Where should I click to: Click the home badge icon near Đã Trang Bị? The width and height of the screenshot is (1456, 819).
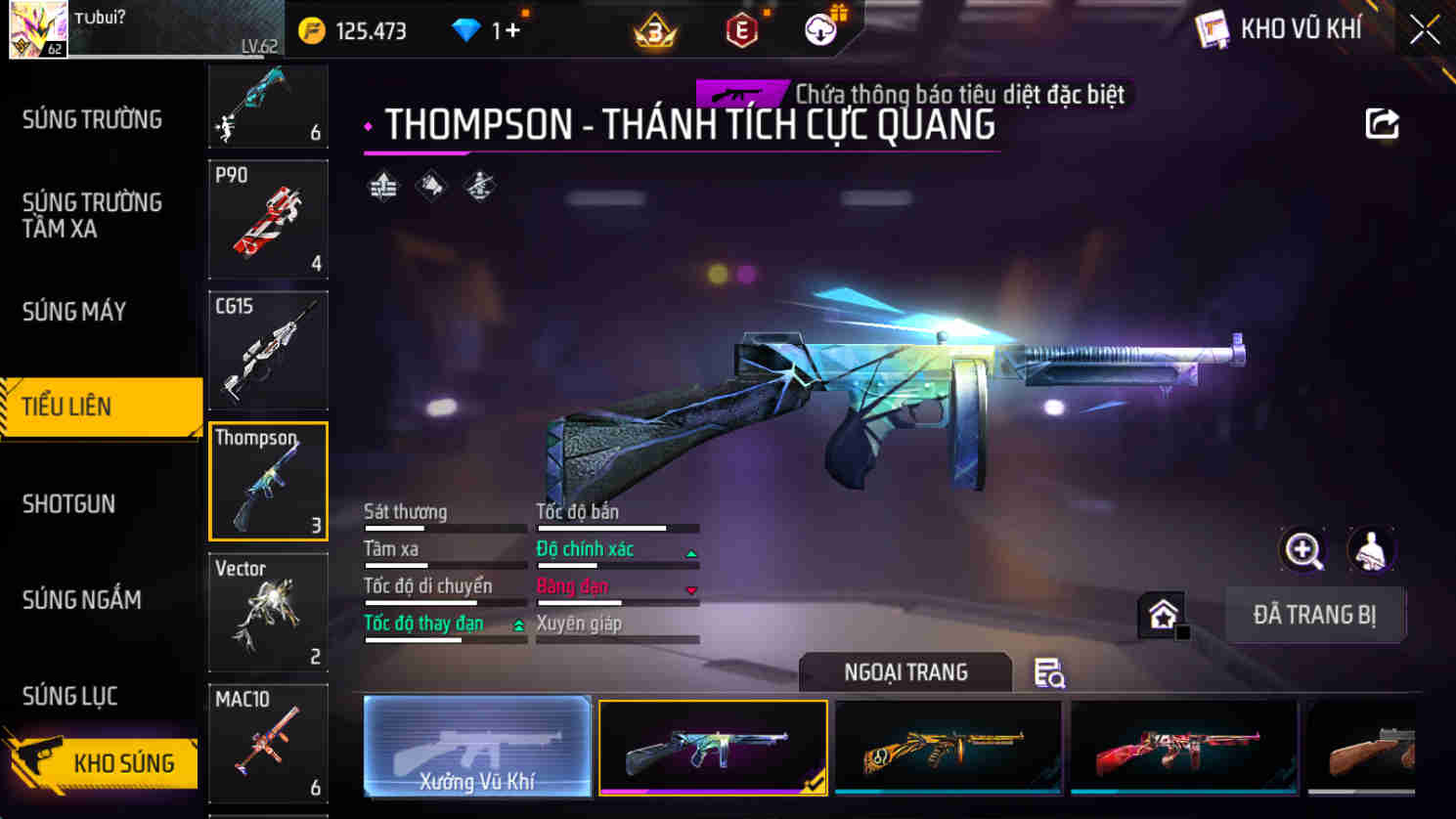[x=1162, y=614]
